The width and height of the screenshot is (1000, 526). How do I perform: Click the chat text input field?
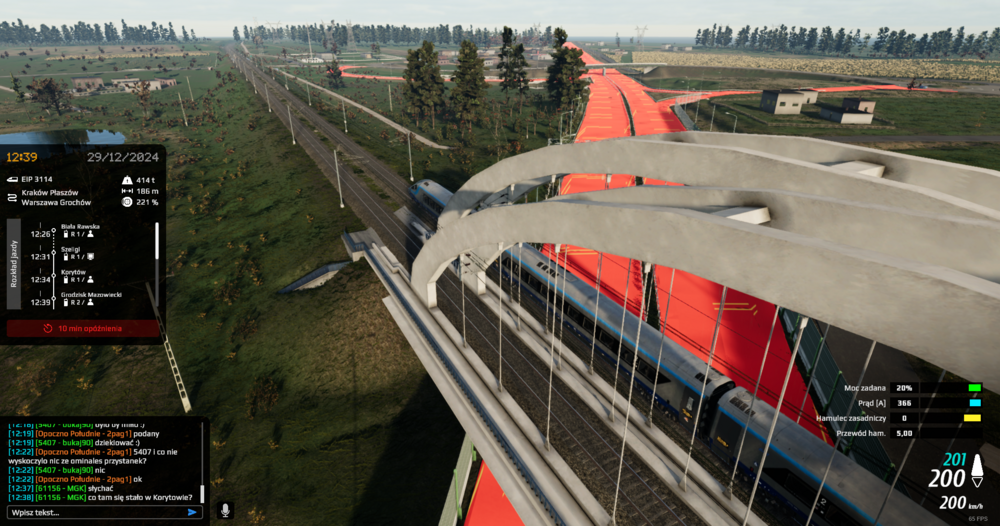95,512
